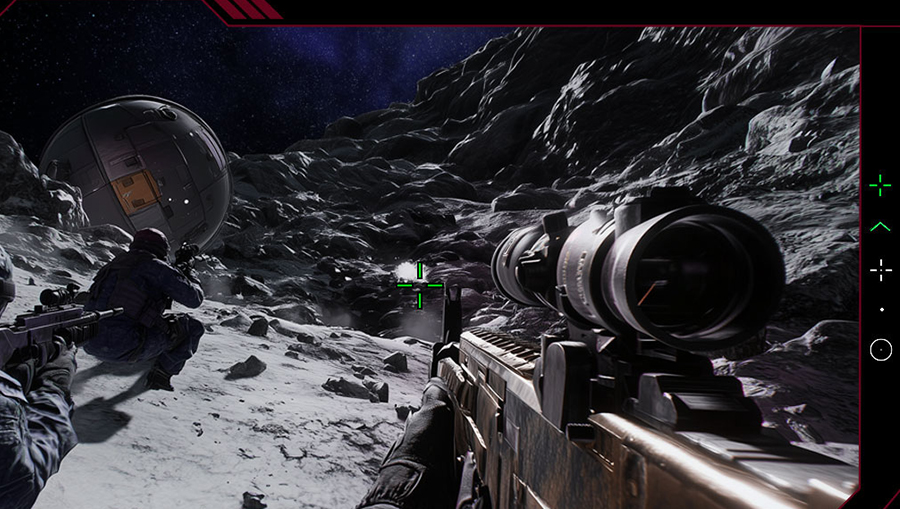Switch to the white cross crosshair
Screen dimensions: 900x509
(x=880, y=270)
